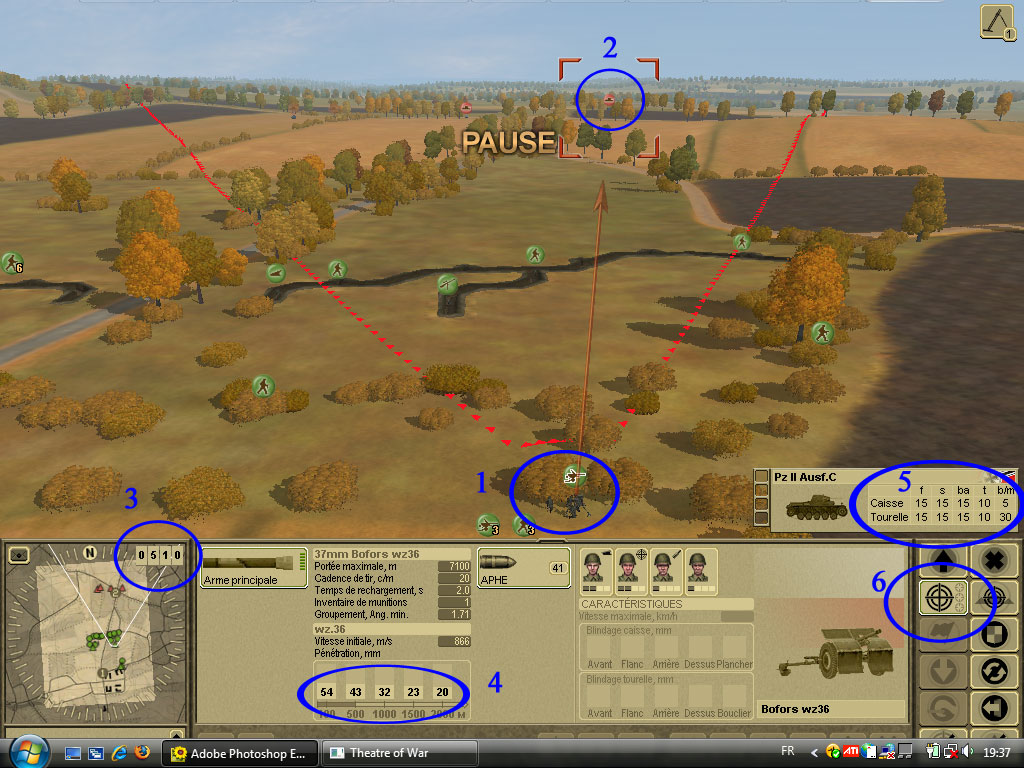Cancel orders with the X button
The image size is (1024, 768).
coord(993,561)
